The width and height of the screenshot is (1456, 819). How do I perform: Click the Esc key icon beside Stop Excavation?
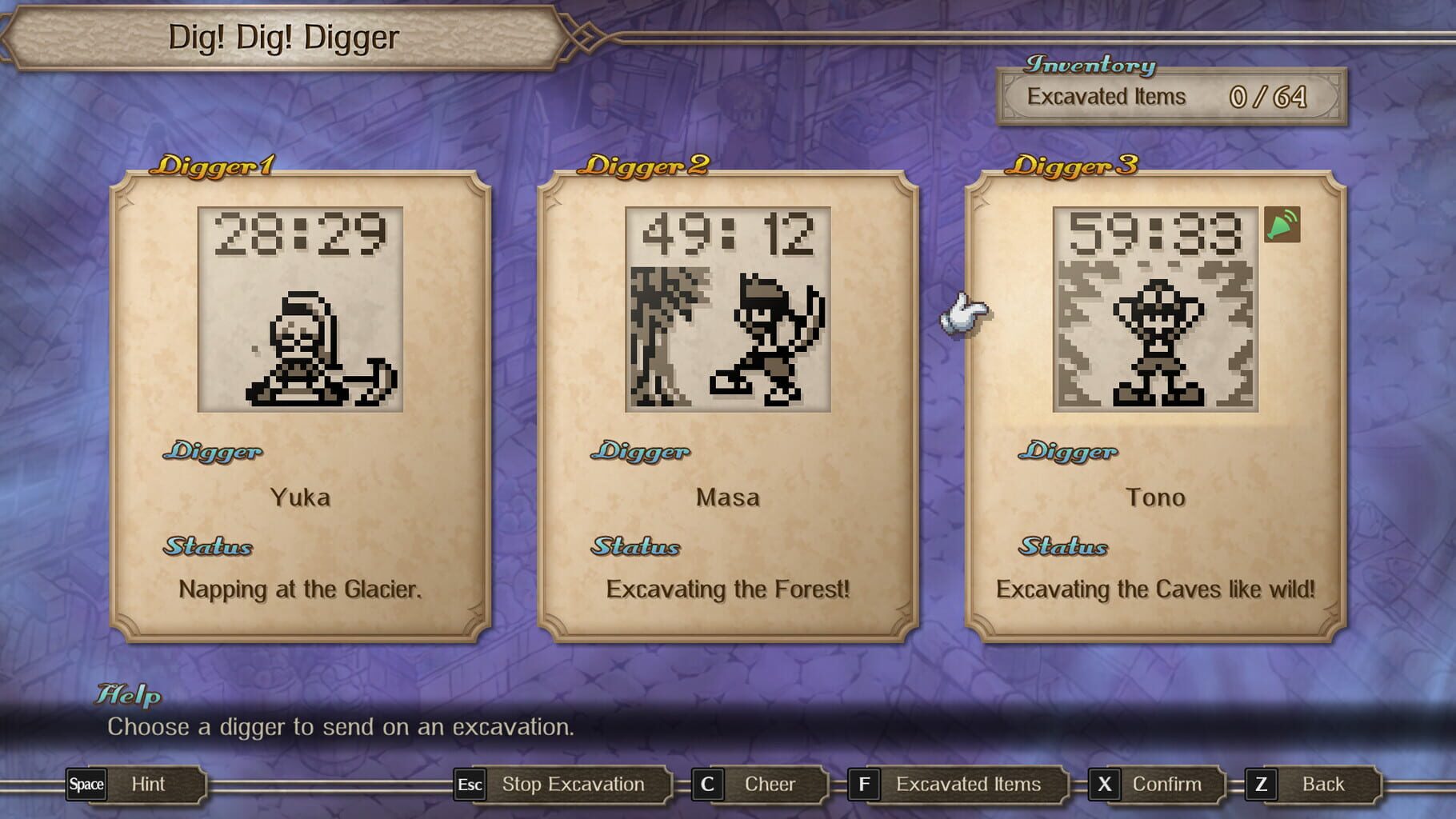point(469,785)
